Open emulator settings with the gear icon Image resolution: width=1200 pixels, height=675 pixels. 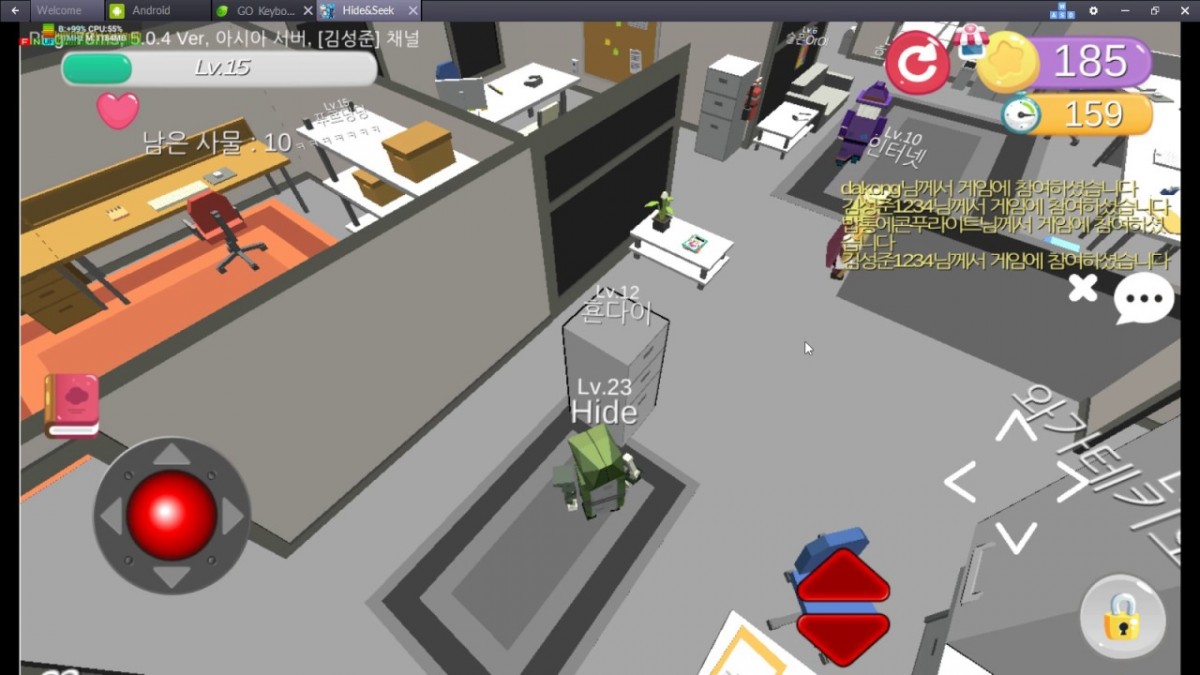[1093, 11]
